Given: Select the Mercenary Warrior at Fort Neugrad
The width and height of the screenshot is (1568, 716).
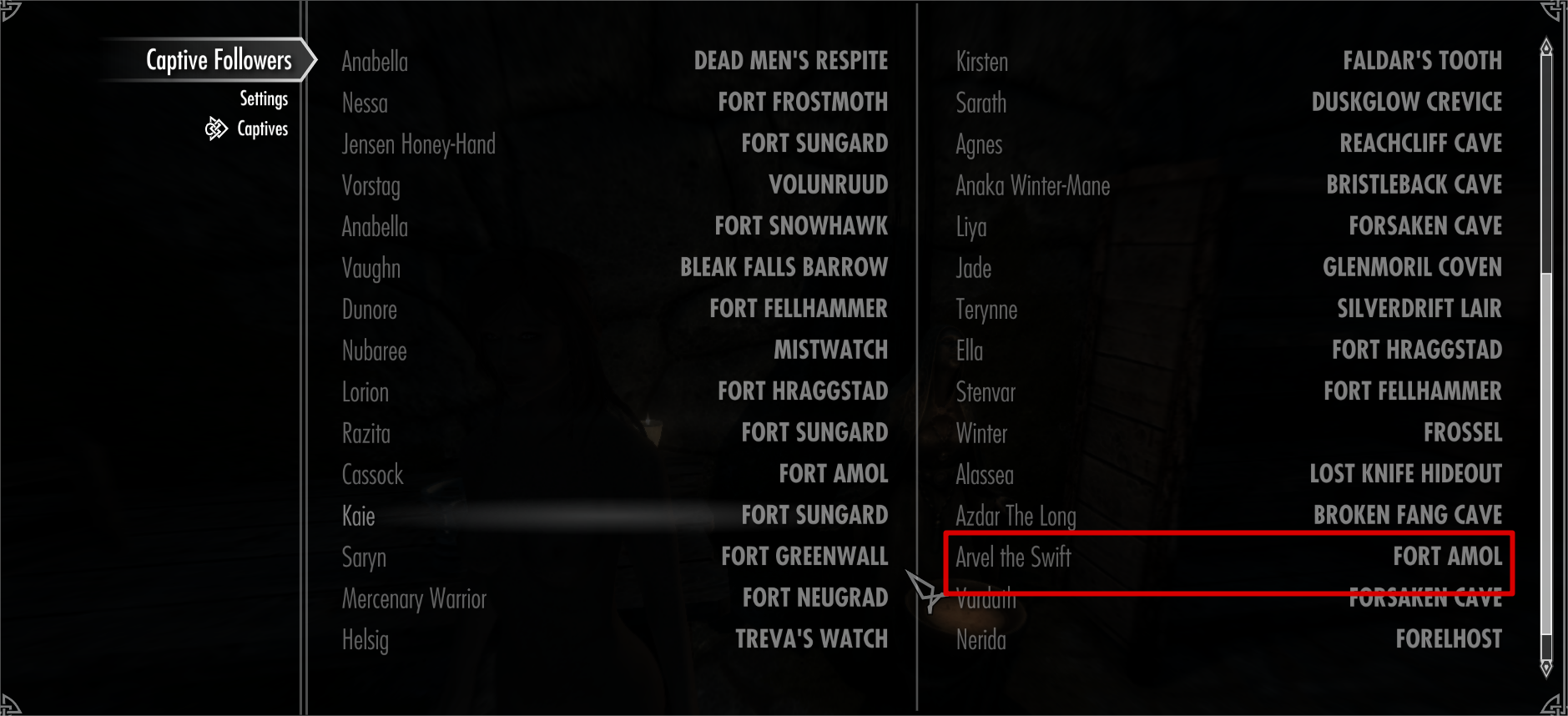Looking at the screenshot, I should pos(618,598).
